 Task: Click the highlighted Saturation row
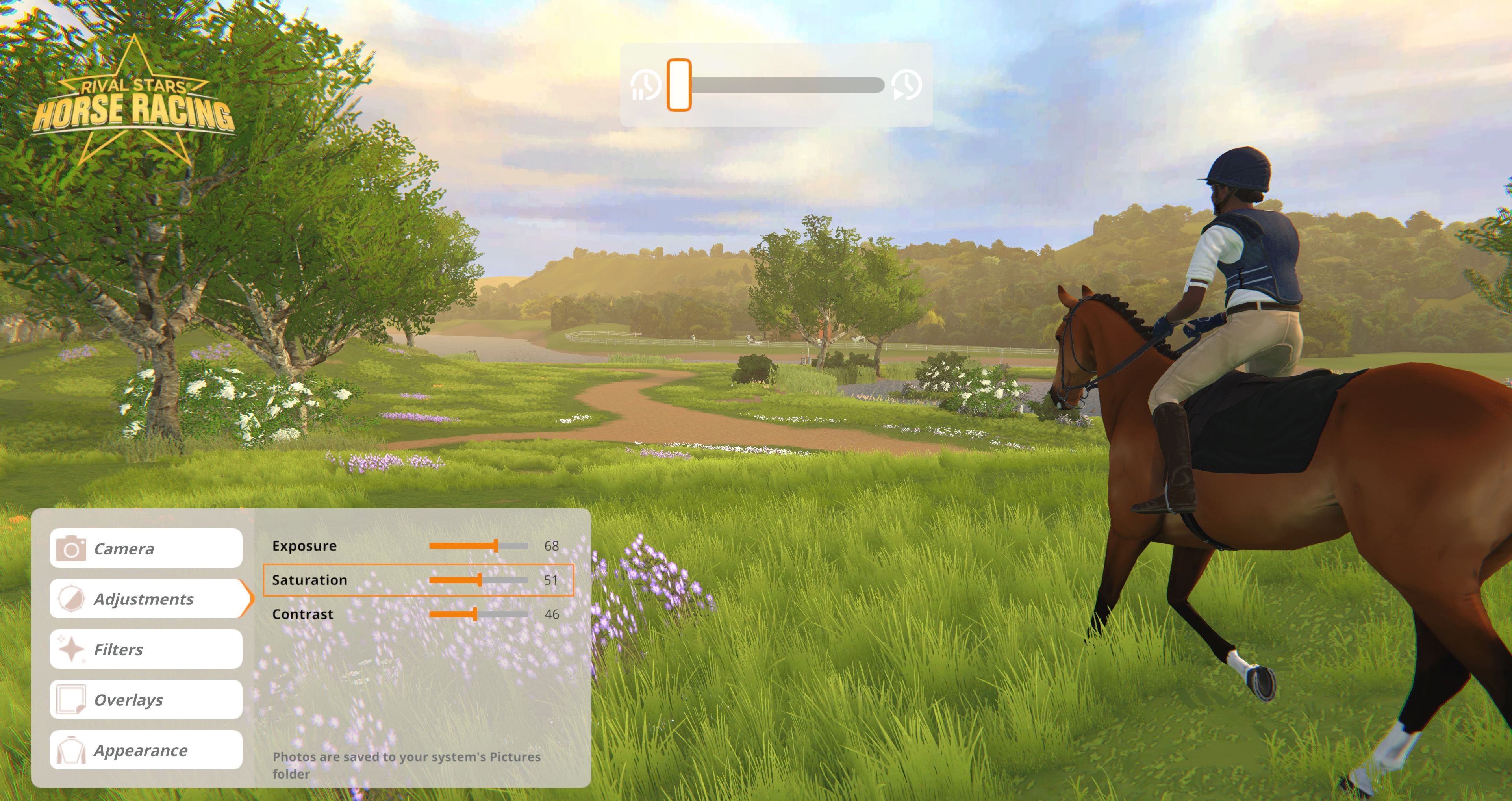click(418, 580)
